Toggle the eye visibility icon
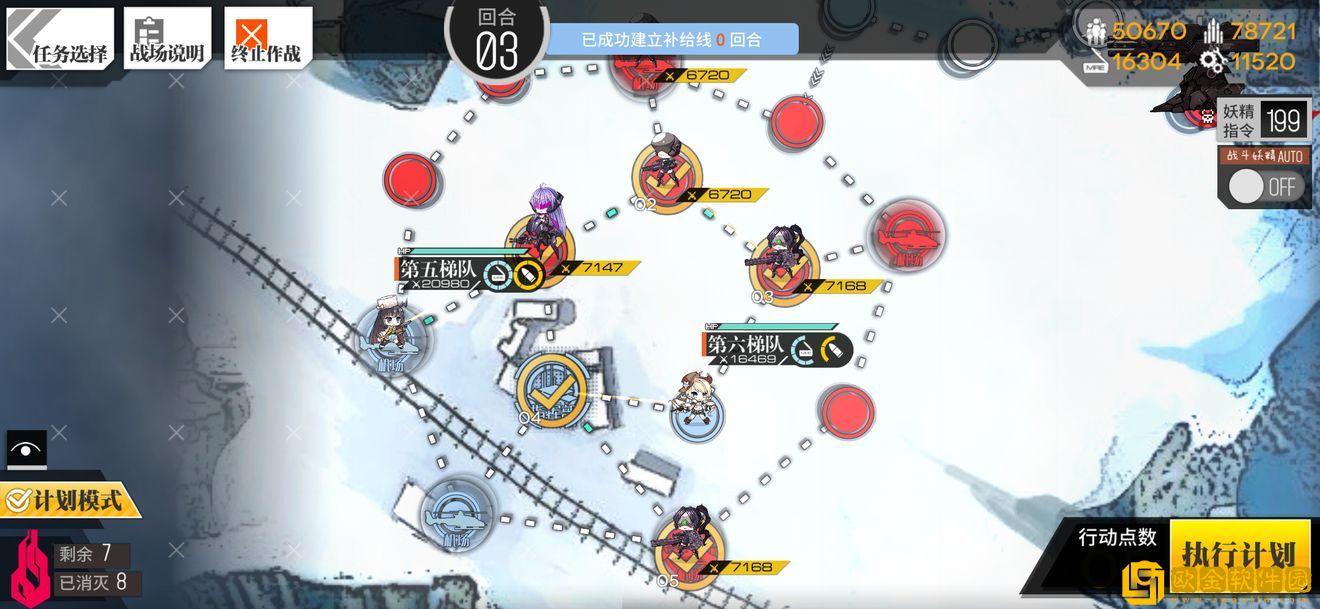This screenshot has width=1320, height=609. point(26,449)
